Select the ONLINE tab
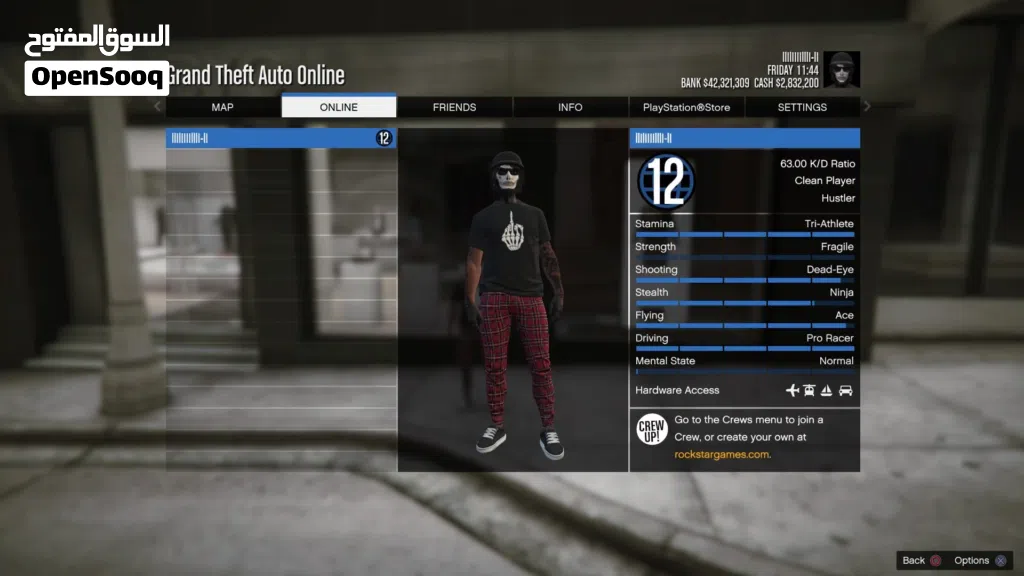Image resolution: width=1024 pixels, height=576 pixels. tap(338, 107)
